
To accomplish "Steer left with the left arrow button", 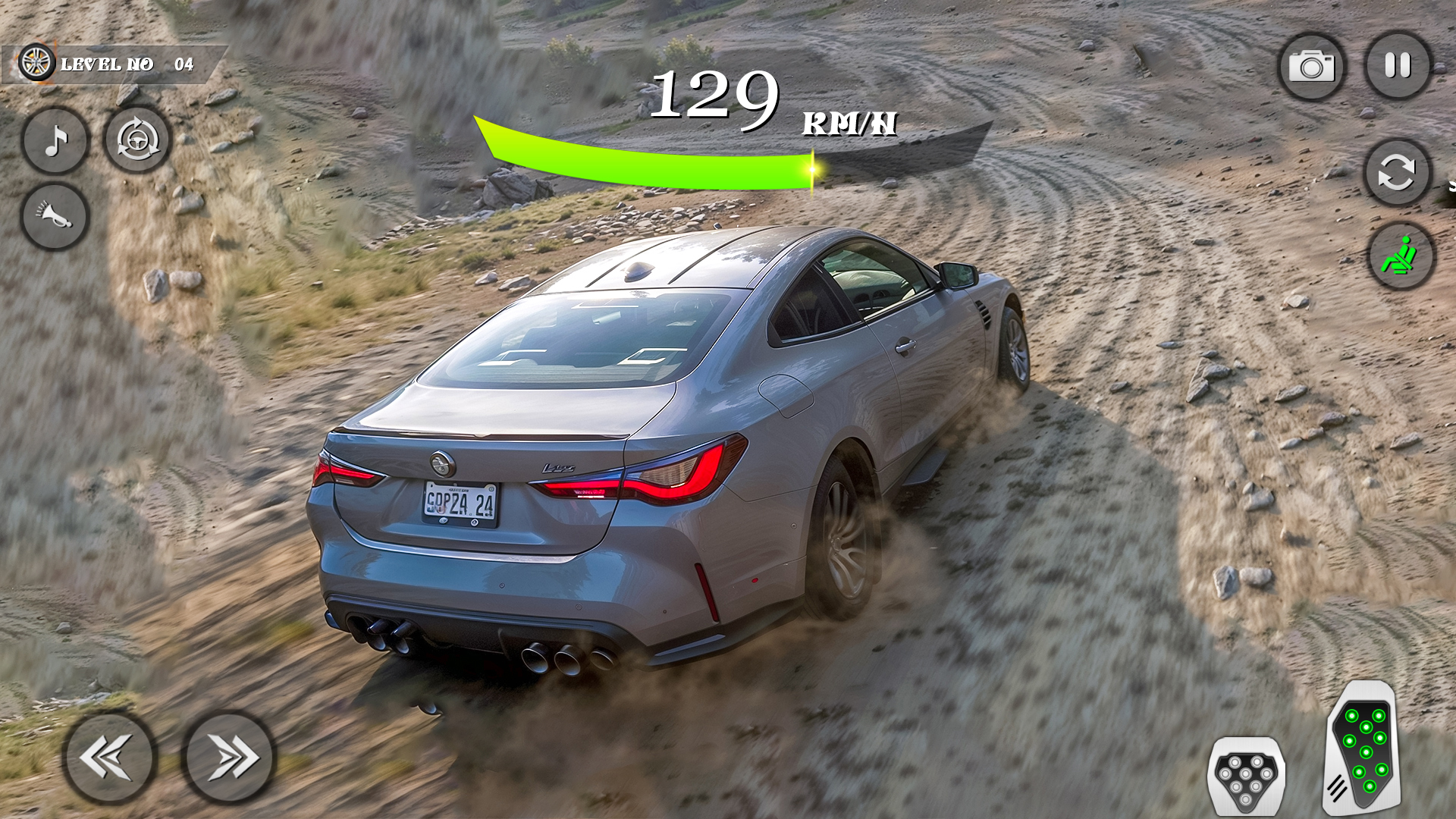I will click(x=109, y=756).
